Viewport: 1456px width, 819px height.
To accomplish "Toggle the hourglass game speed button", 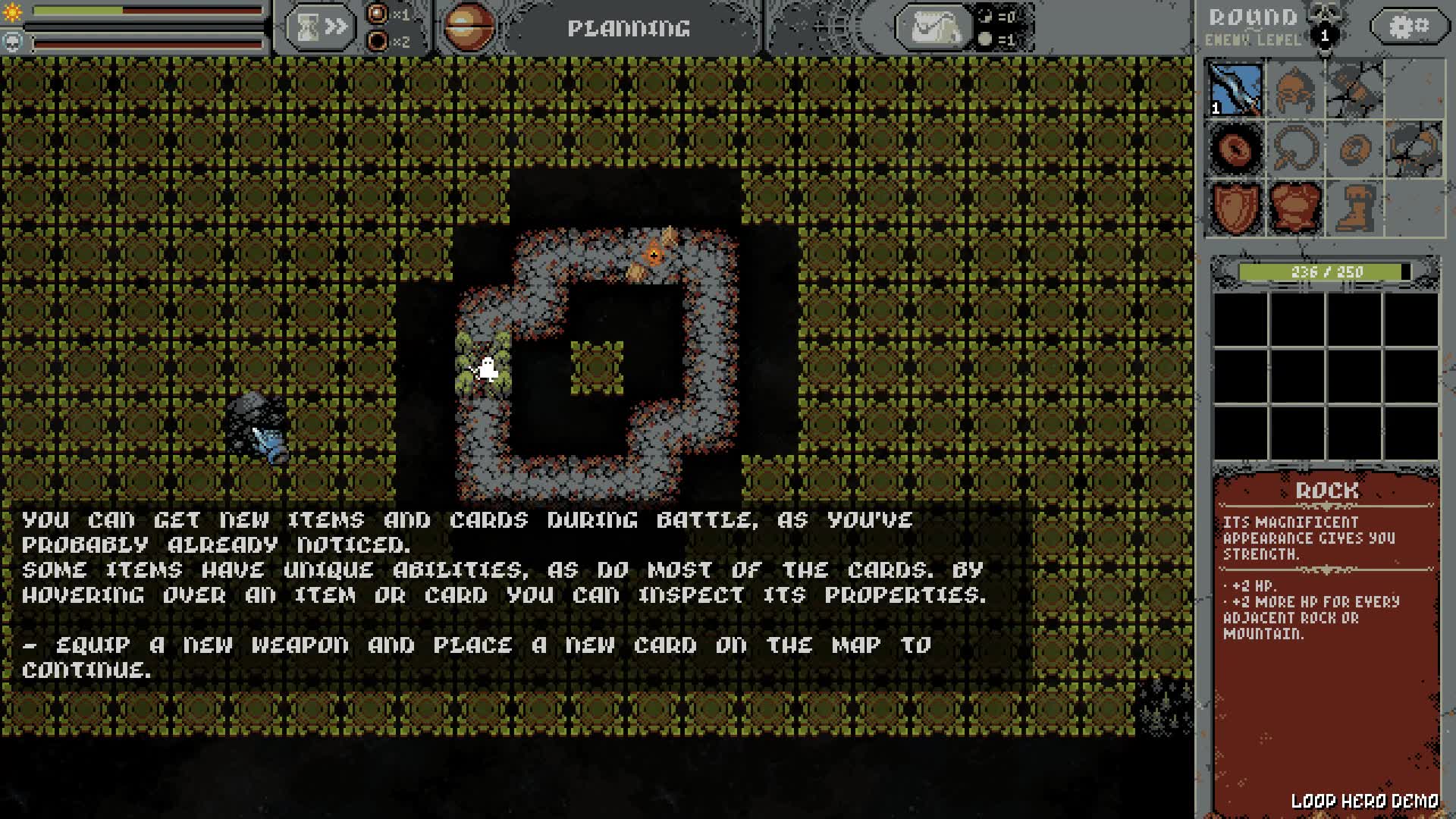I will 321,28.
